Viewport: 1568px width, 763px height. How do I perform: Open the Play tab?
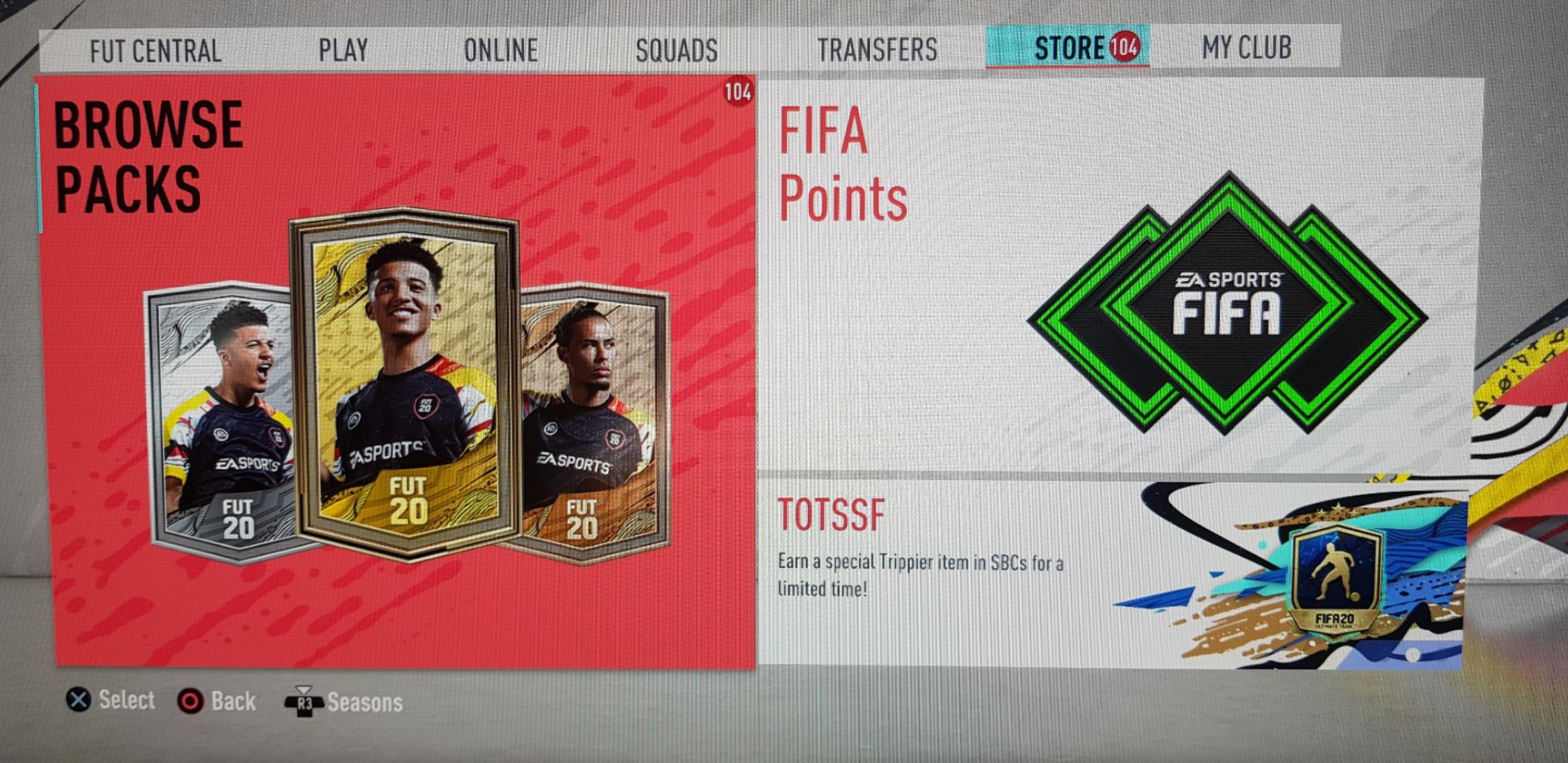pyautogui.click(x=343, y=50)
